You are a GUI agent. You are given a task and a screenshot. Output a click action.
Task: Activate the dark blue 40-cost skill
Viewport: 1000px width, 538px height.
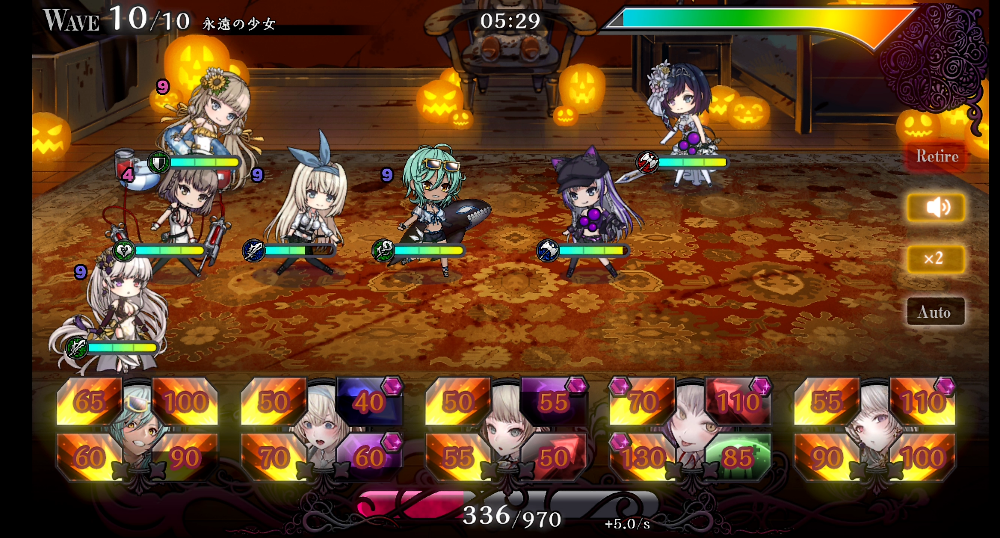pos(369,402)
